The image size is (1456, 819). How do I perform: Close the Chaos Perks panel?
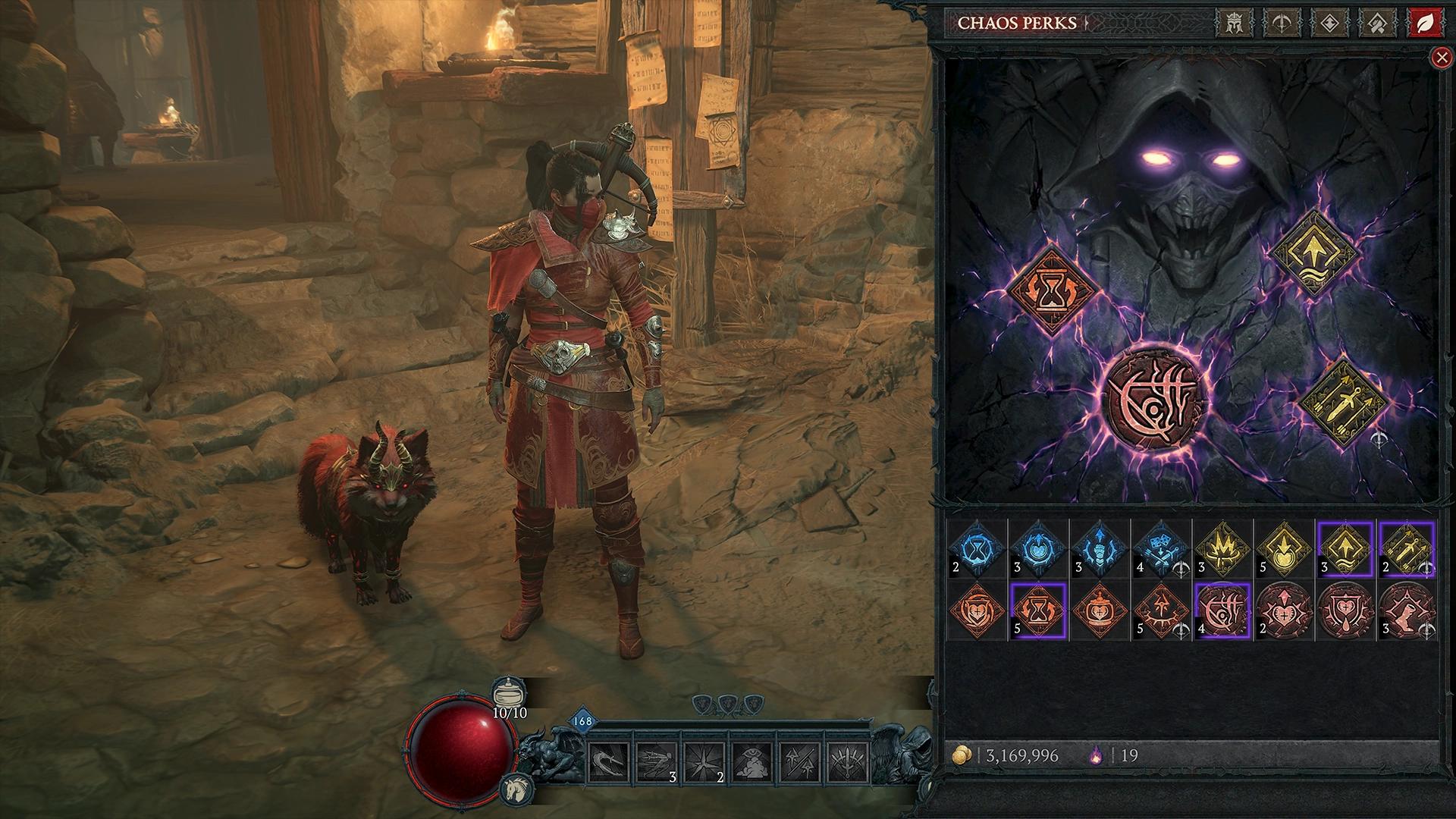(x=1440, y=58)
